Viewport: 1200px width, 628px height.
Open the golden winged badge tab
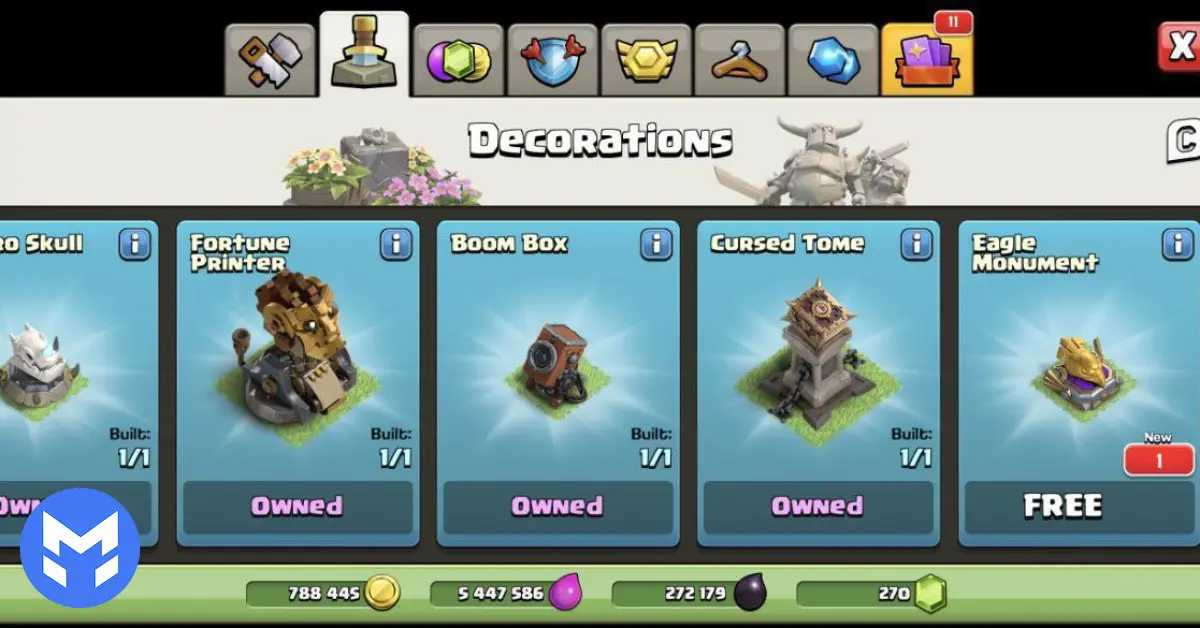click(645, 59)
